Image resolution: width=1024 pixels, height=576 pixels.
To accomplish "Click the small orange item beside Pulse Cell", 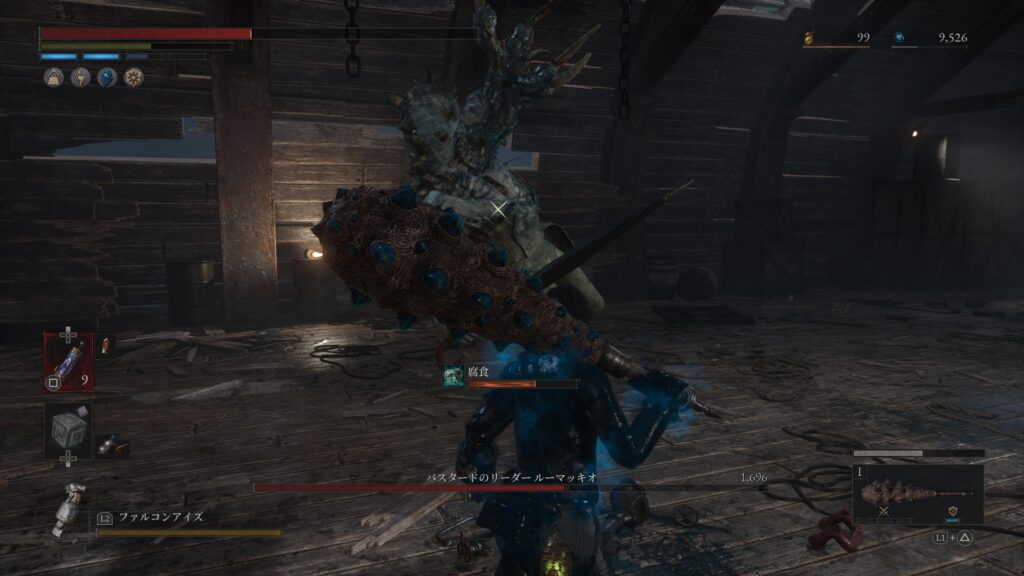I will pos(106,346).
